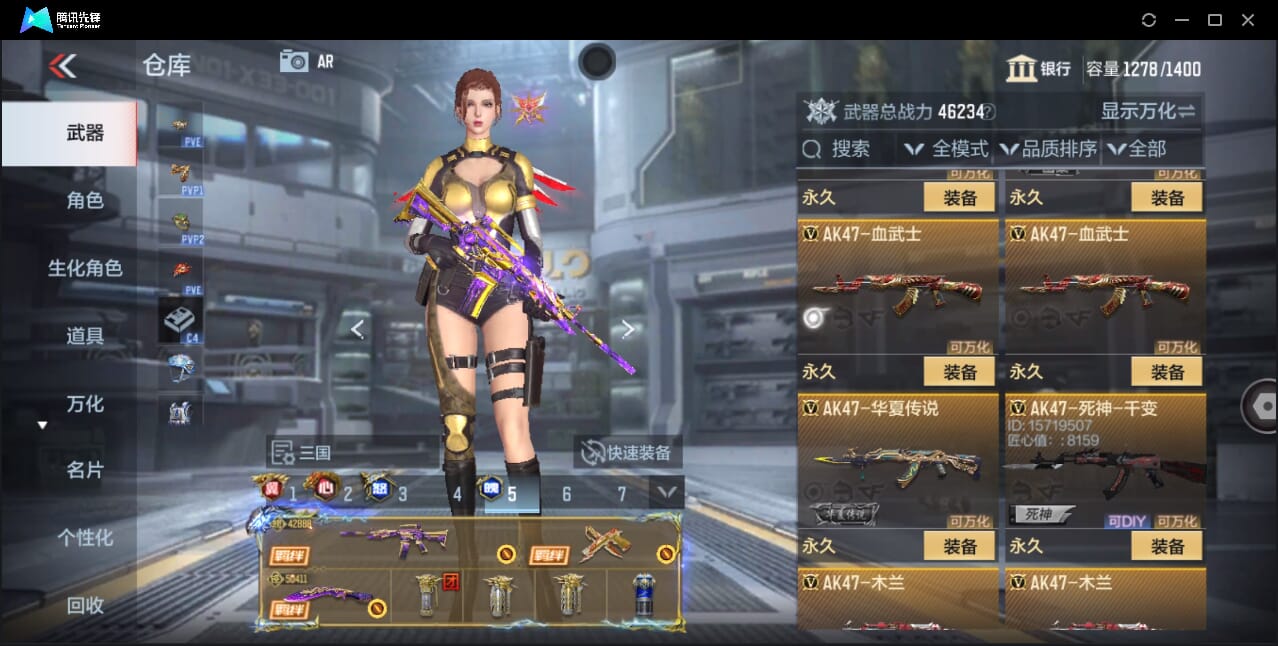Toggle the 显示万化 switch
The height and width of the screenshot is (646, 1278).
pos(1148,111)
